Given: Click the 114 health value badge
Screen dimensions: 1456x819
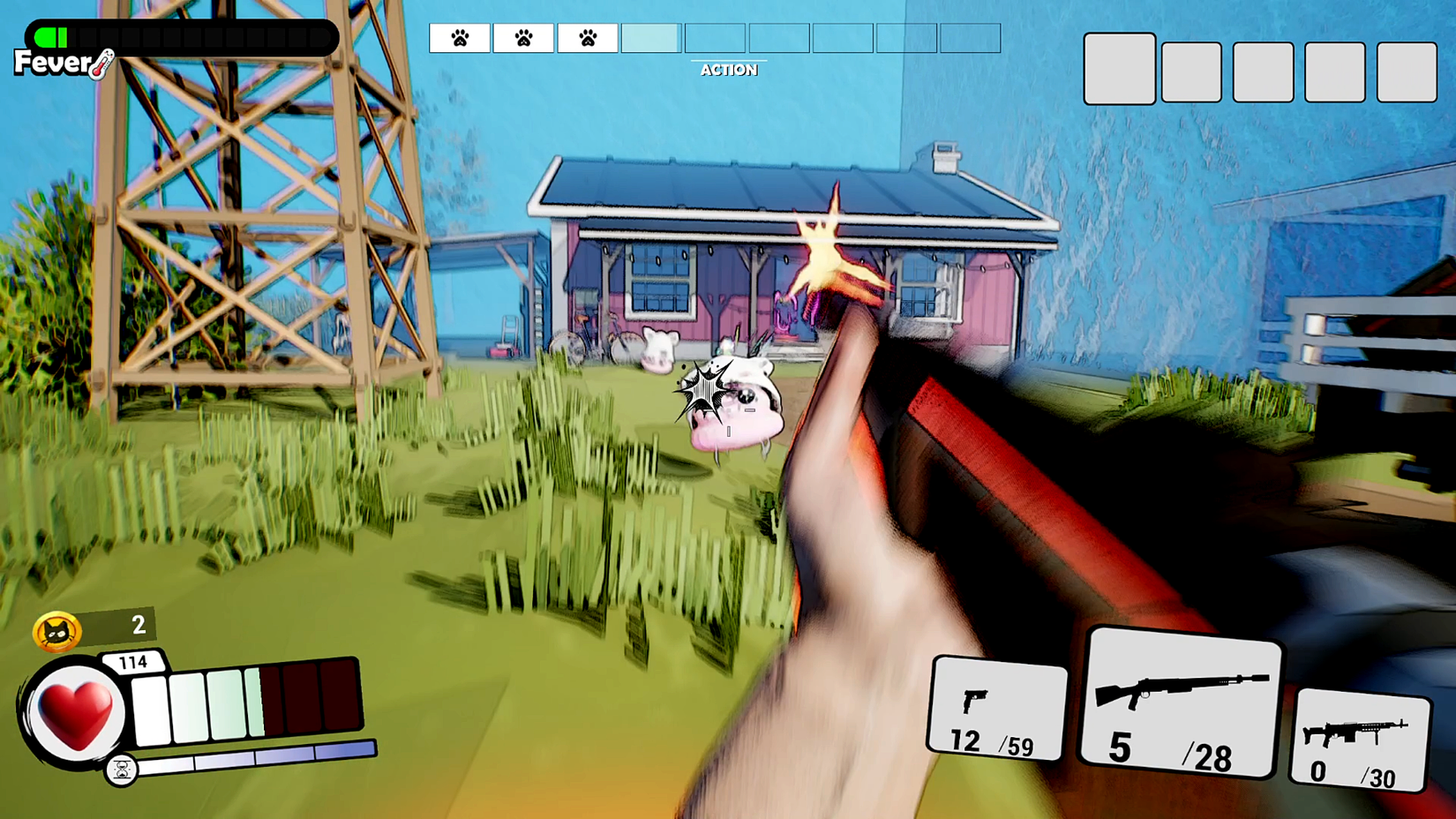Looking at the screenshot, I should [132, 663].
